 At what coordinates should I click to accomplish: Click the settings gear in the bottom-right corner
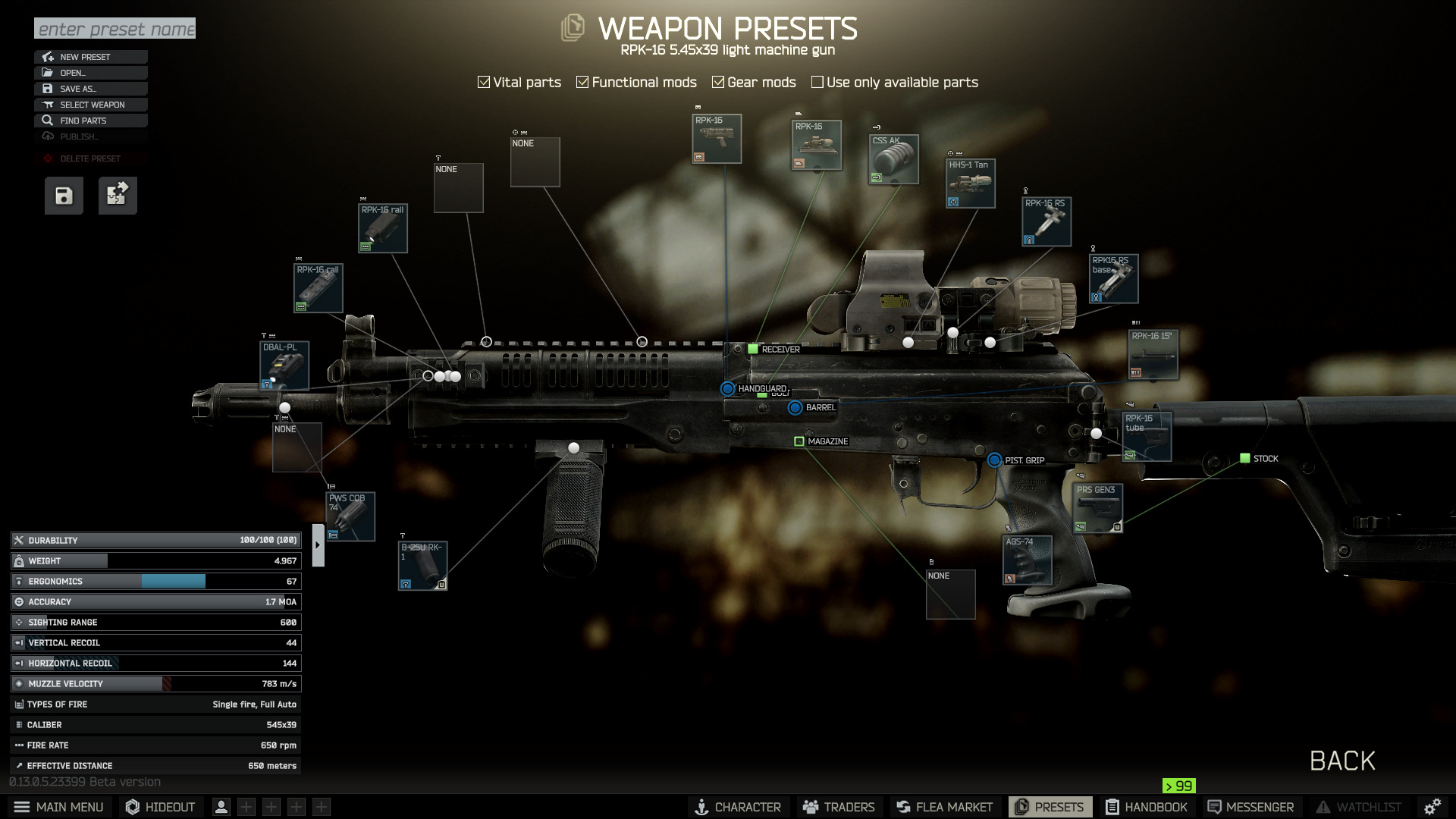[1432, 807]
